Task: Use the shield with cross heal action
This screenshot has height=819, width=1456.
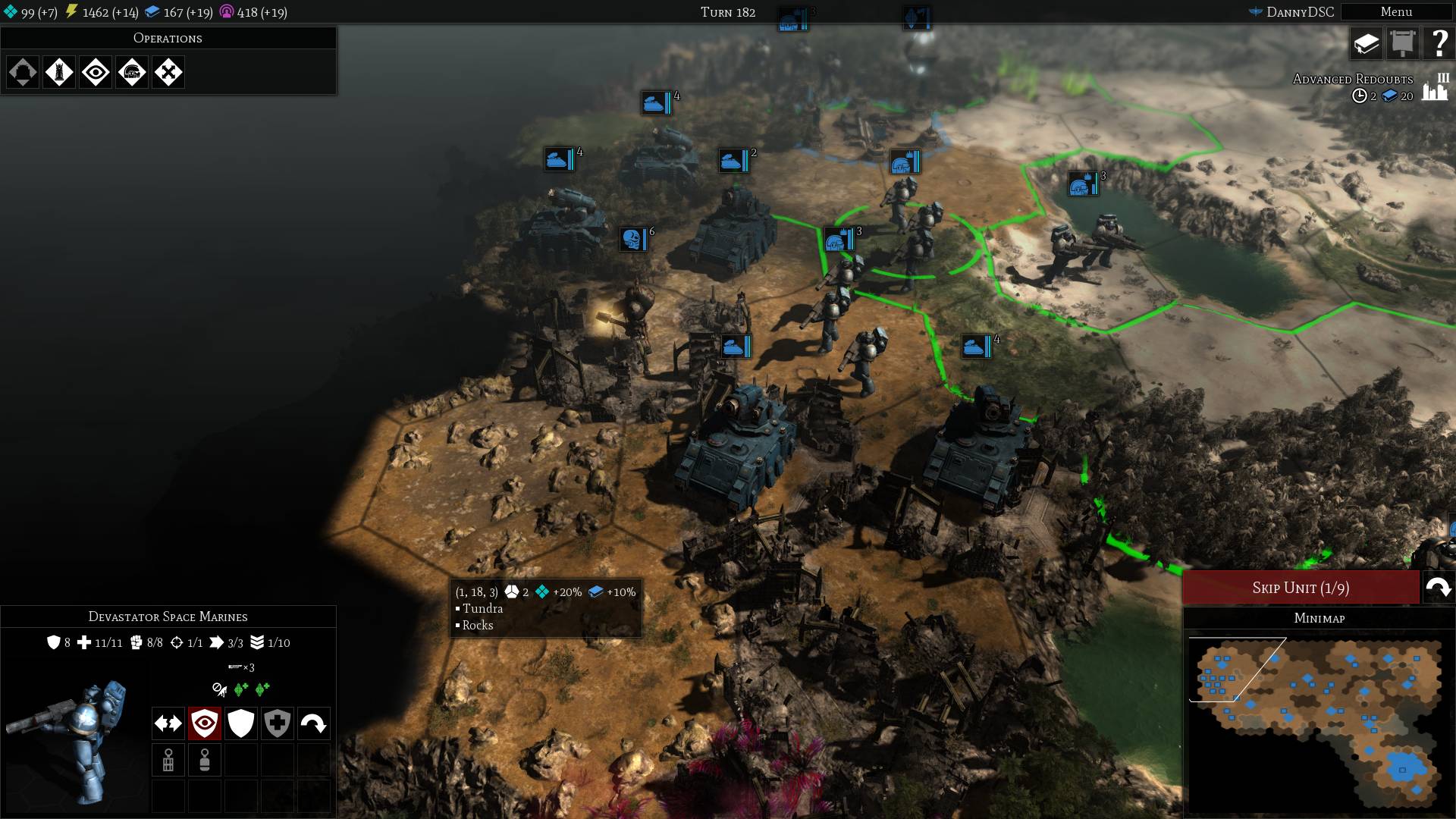Action: (278, 723)
